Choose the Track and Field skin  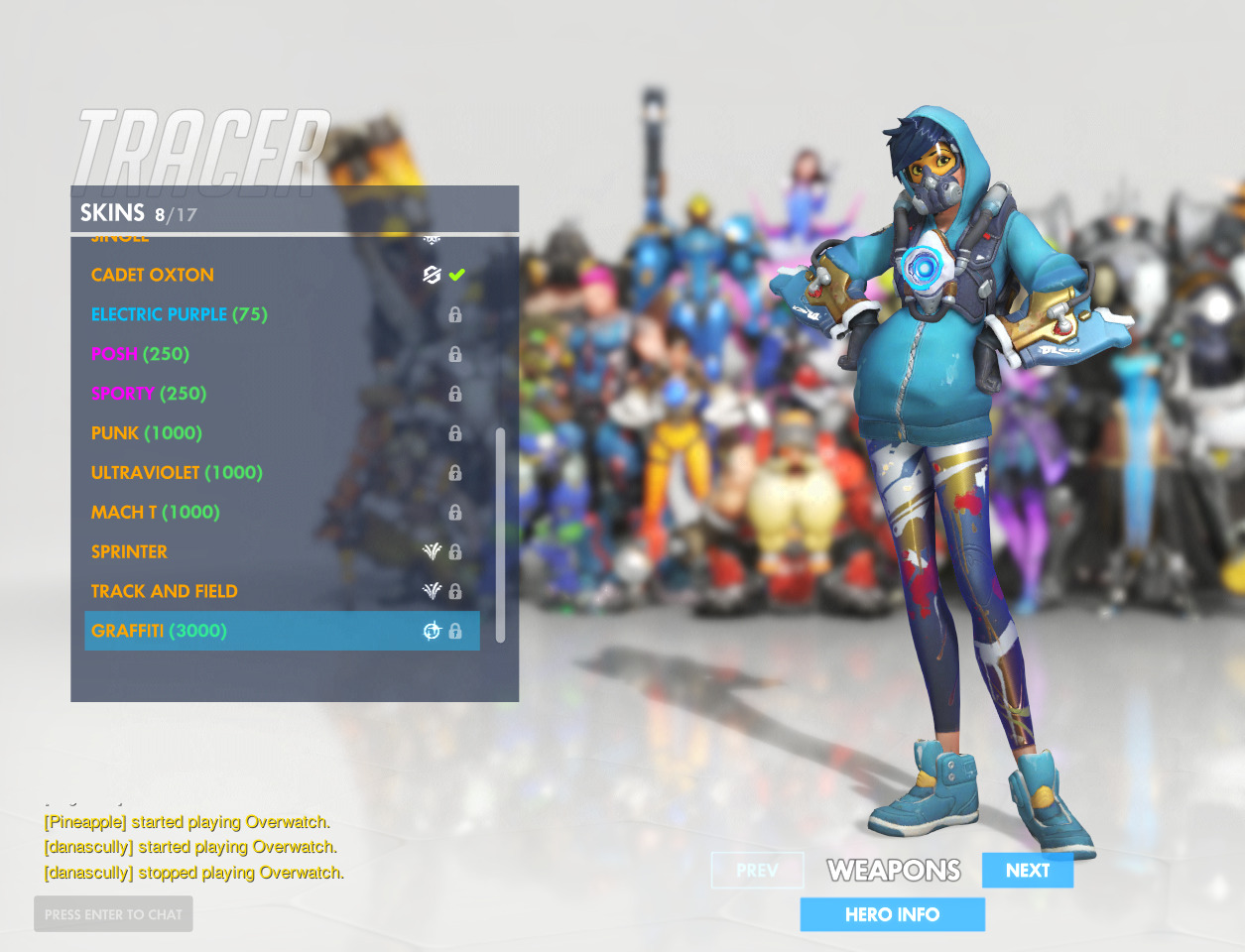tap(165, 592)
